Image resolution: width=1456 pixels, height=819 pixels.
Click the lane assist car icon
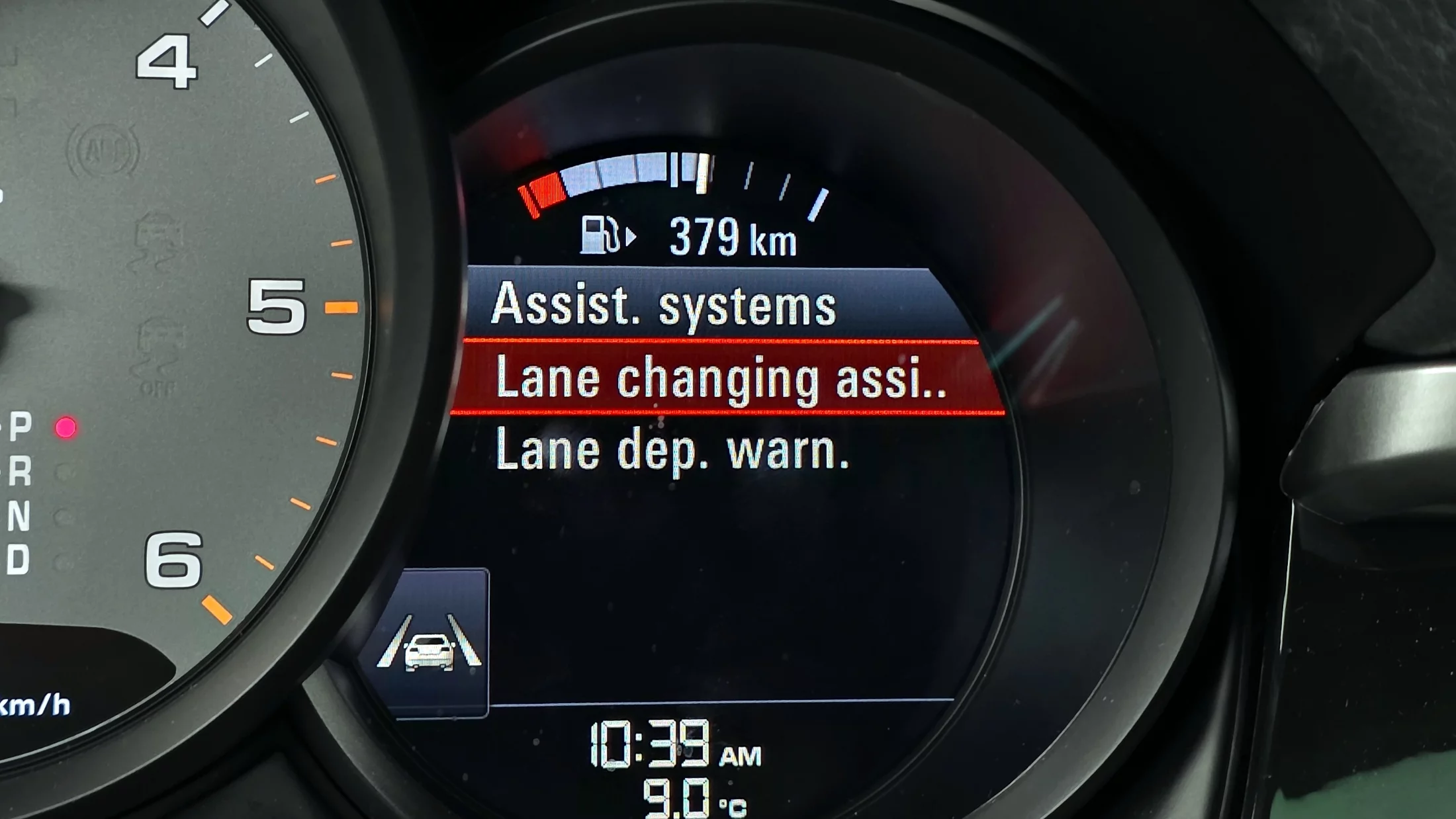coord(430,644)
